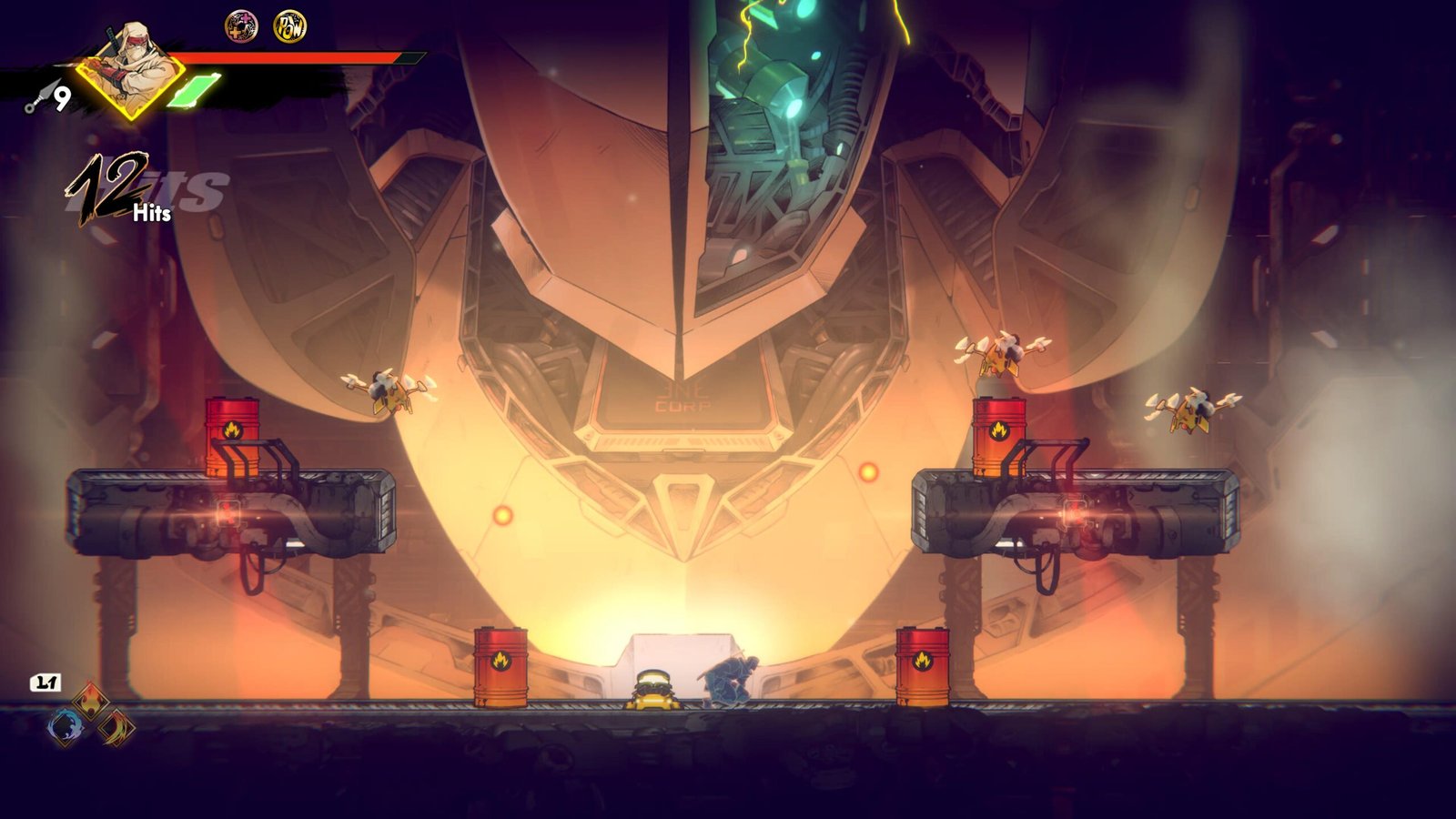
Task: Click the gold POW amulet icon
Action: (289, 26)
